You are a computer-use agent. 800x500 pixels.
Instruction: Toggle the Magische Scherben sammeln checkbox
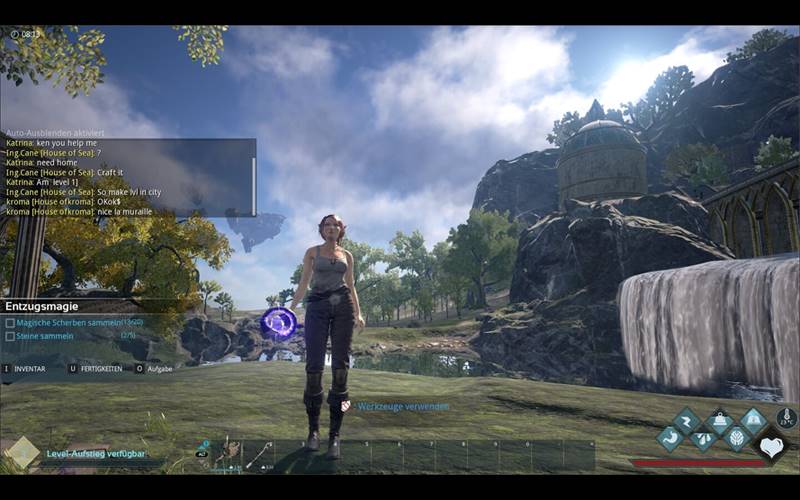[x=10, y=323]
